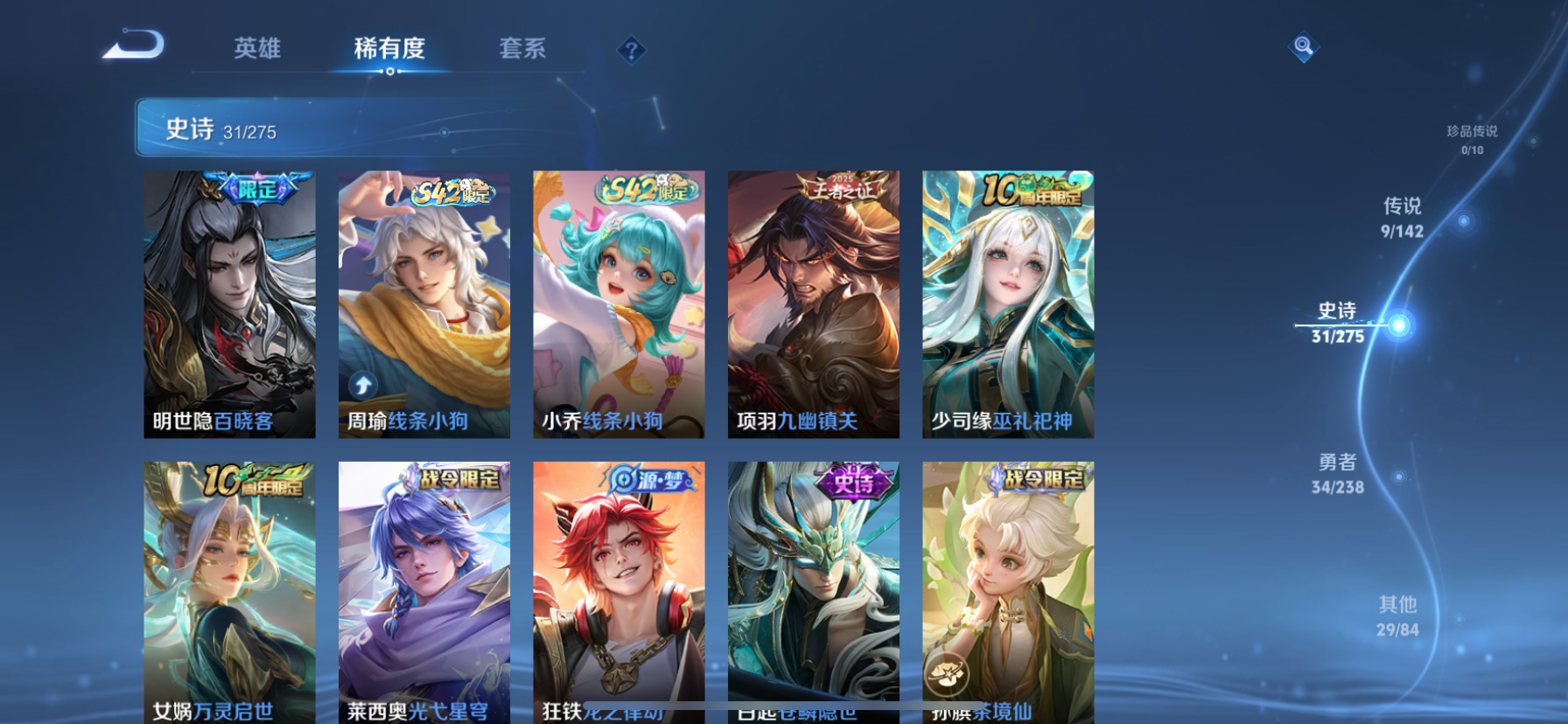This screenshot has width=1568, height=724.
Task: Go to the 其他 rarity section
Action: click(1397, 616)
